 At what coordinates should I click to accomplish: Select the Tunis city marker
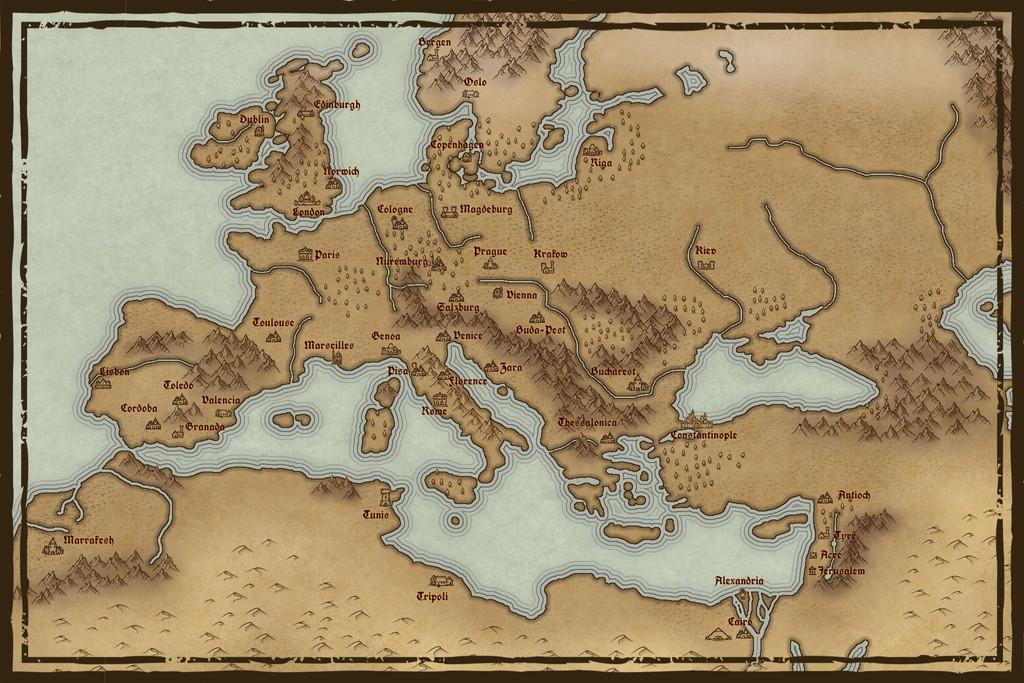pos(386,497)
